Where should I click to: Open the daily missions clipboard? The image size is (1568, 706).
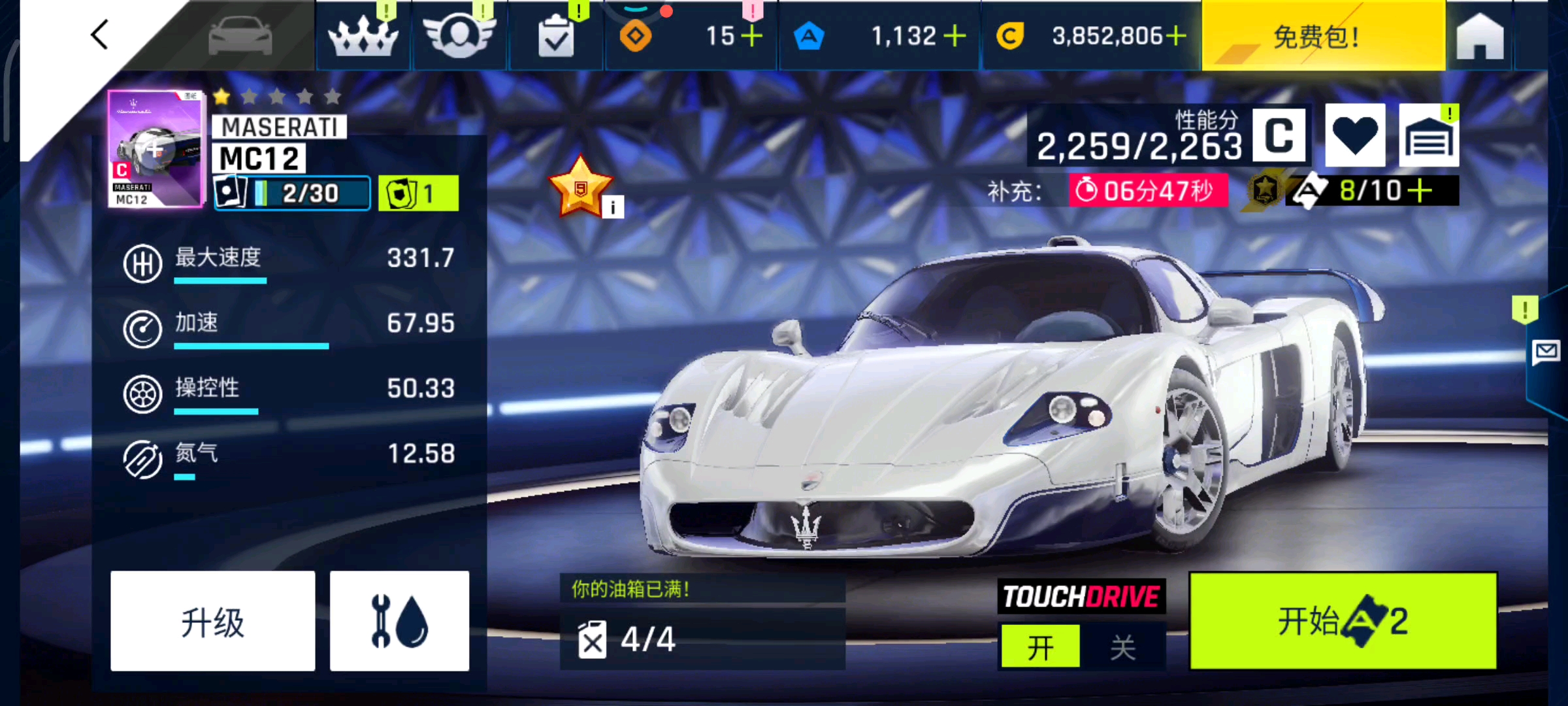click(x=556, y=37)
